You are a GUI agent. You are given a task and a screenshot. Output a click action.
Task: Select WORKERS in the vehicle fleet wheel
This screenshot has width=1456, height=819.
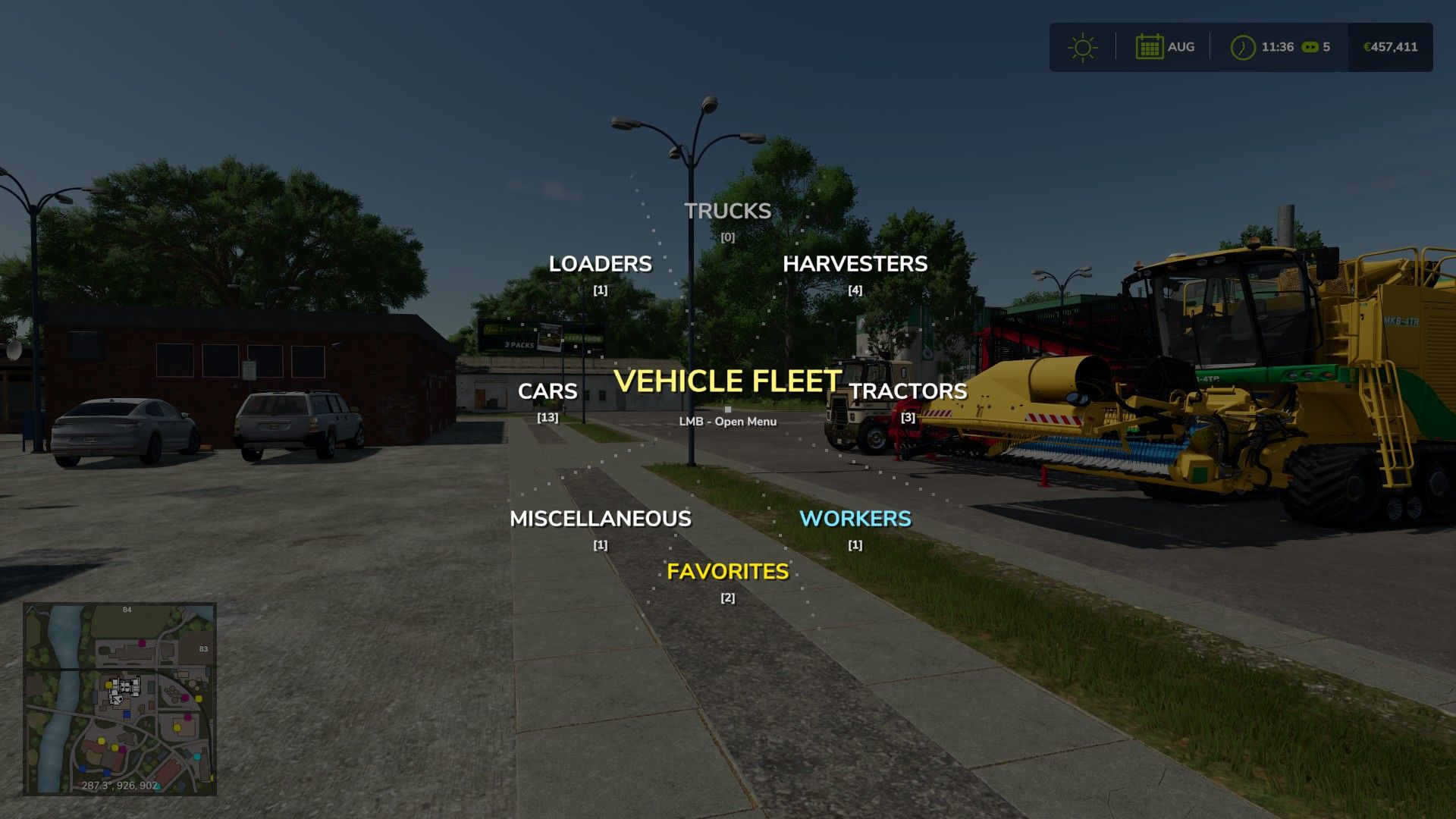[x=855, y=519]
